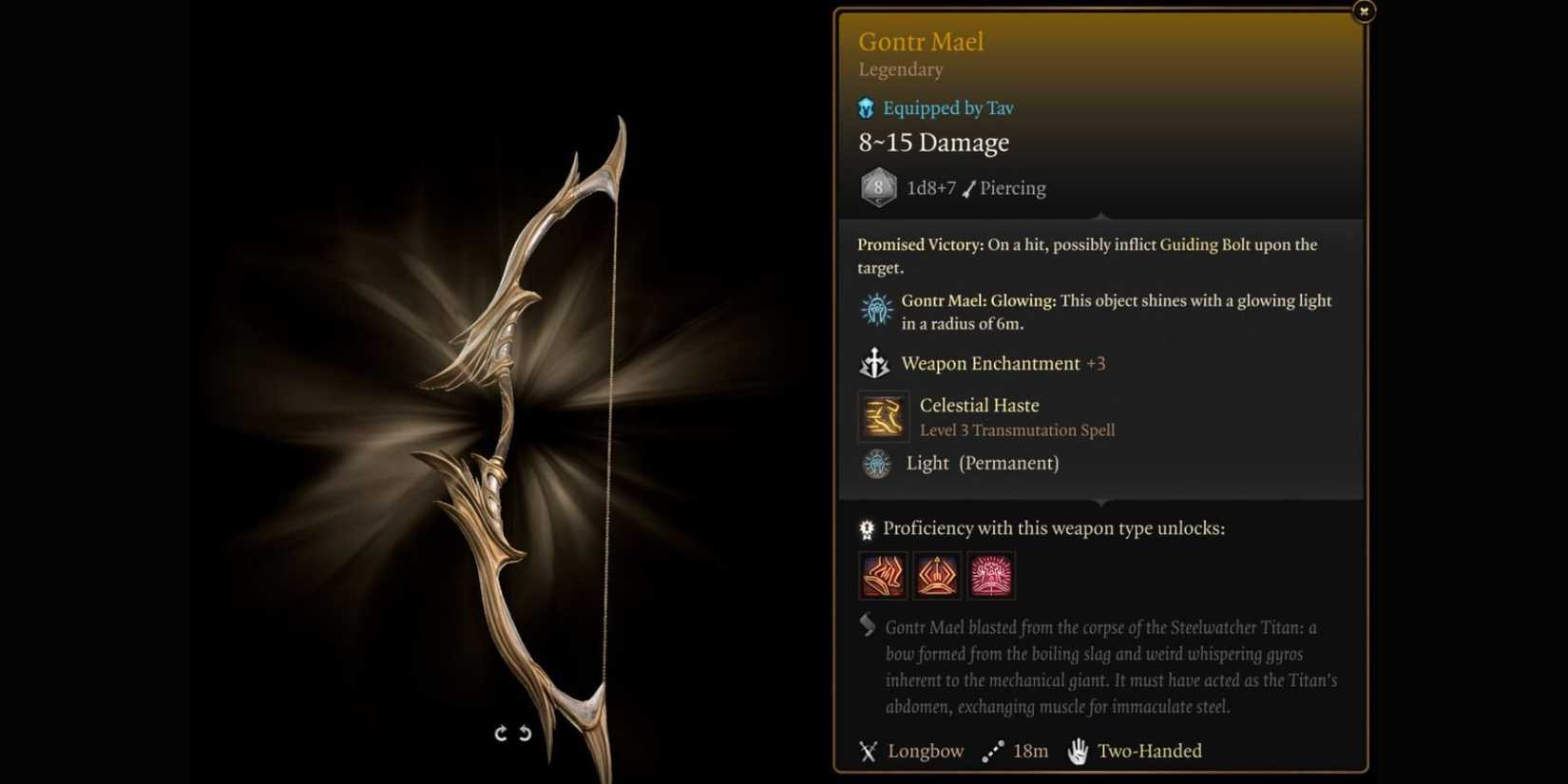The image size is (1568, 784).
Task: Rotate the bow model counterclockwise
Action: [524, 733]
